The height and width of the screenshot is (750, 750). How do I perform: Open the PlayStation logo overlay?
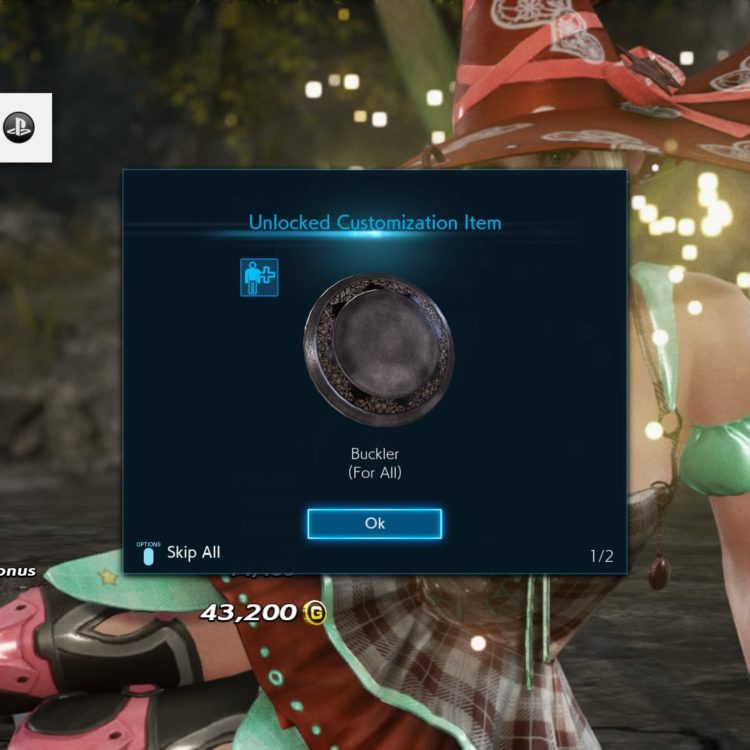[x=19, y=126]
